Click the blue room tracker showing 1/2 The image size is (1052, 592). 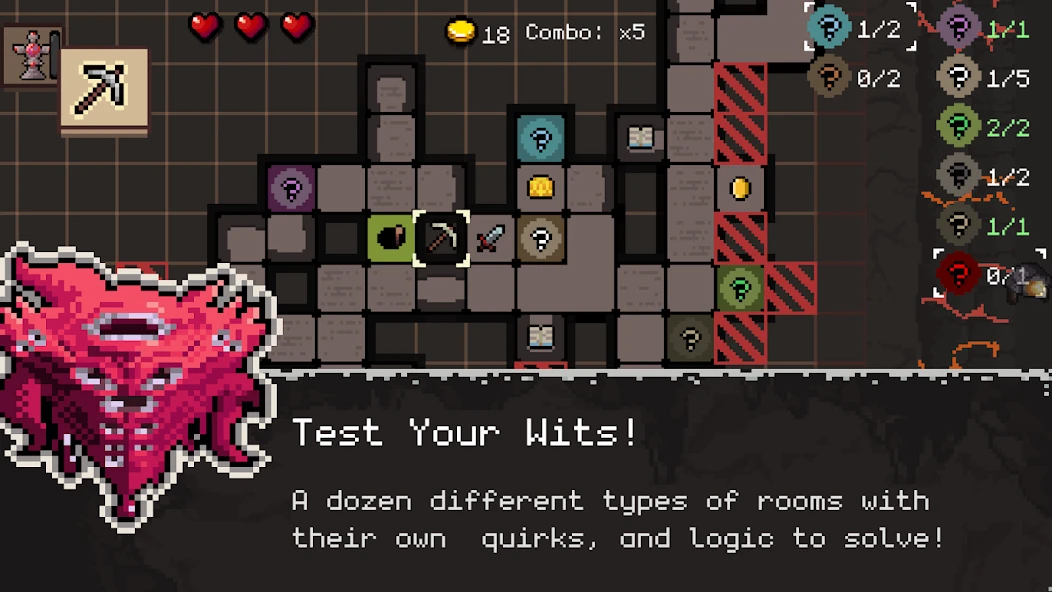(x=860, y=28)
